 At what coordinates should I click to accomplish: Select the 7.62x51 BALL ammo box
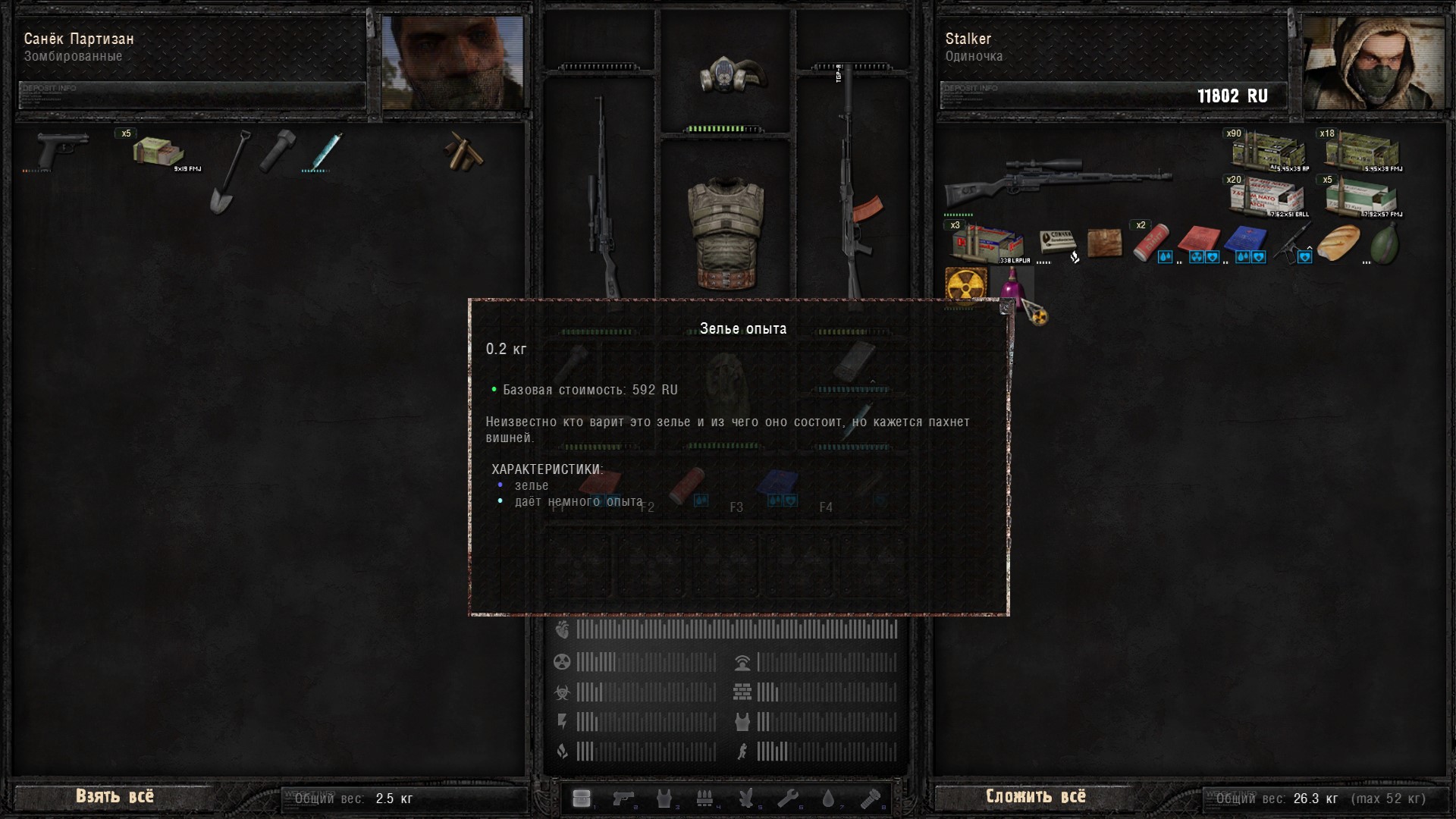pyautogui.click(x=1268, y=198)
